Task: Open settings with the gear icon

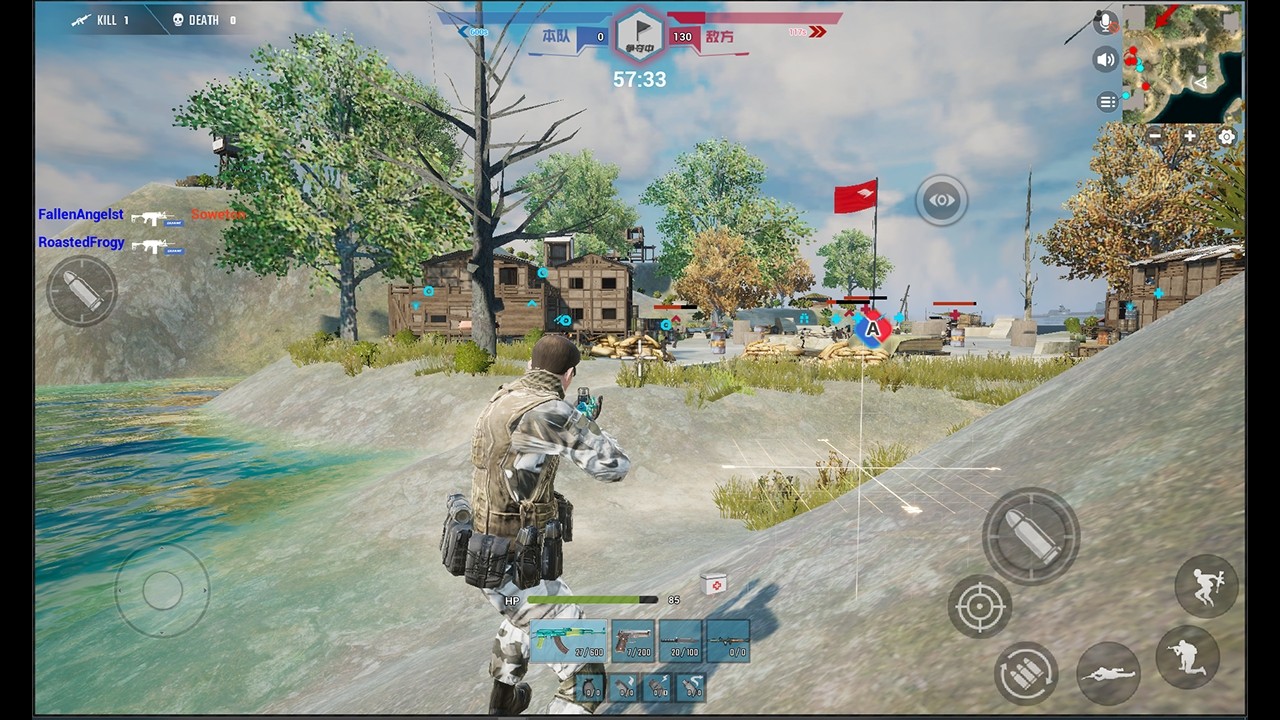Action: tap(1227, 136)
